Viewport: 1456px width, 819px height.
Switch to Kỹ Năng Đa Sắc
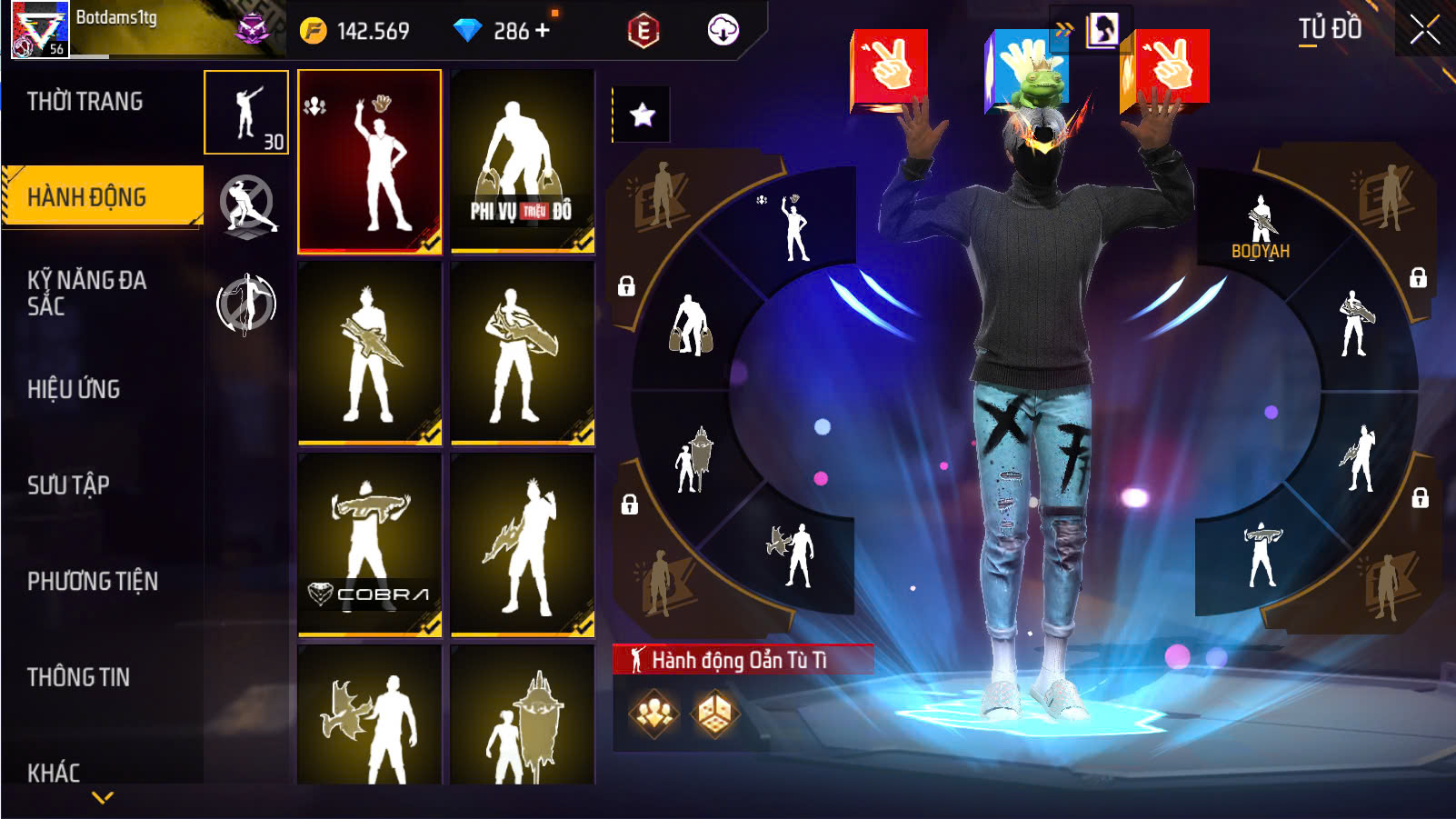pos(86,293)
